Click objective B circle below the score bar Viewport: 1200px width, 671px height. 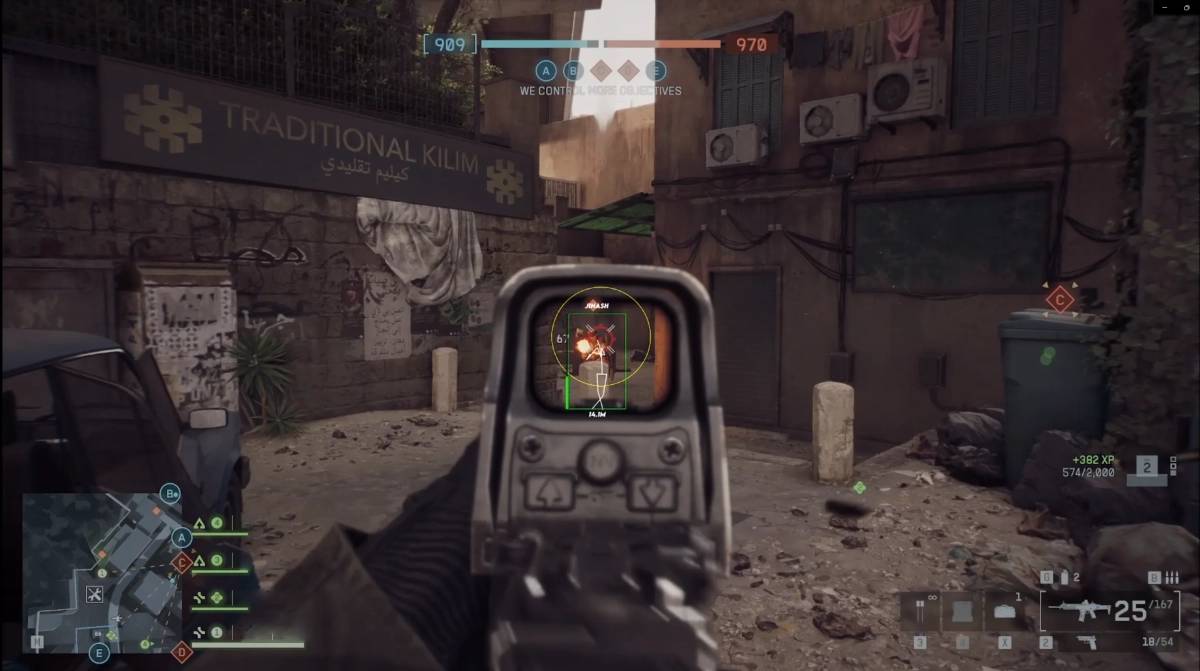click(x=572, y=70)
